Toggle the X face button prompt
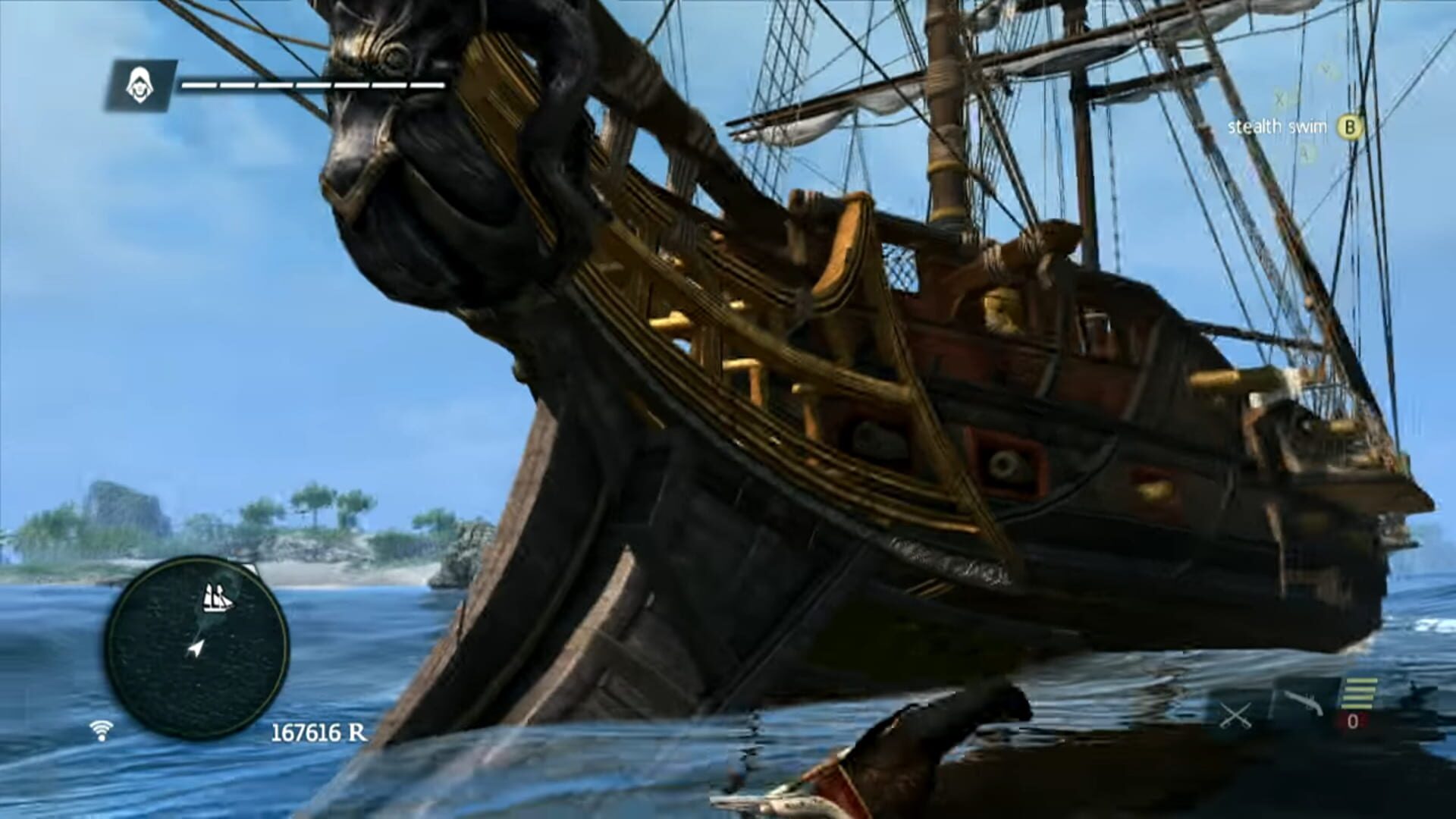 pyautogui.click(x=1280, y=100)
